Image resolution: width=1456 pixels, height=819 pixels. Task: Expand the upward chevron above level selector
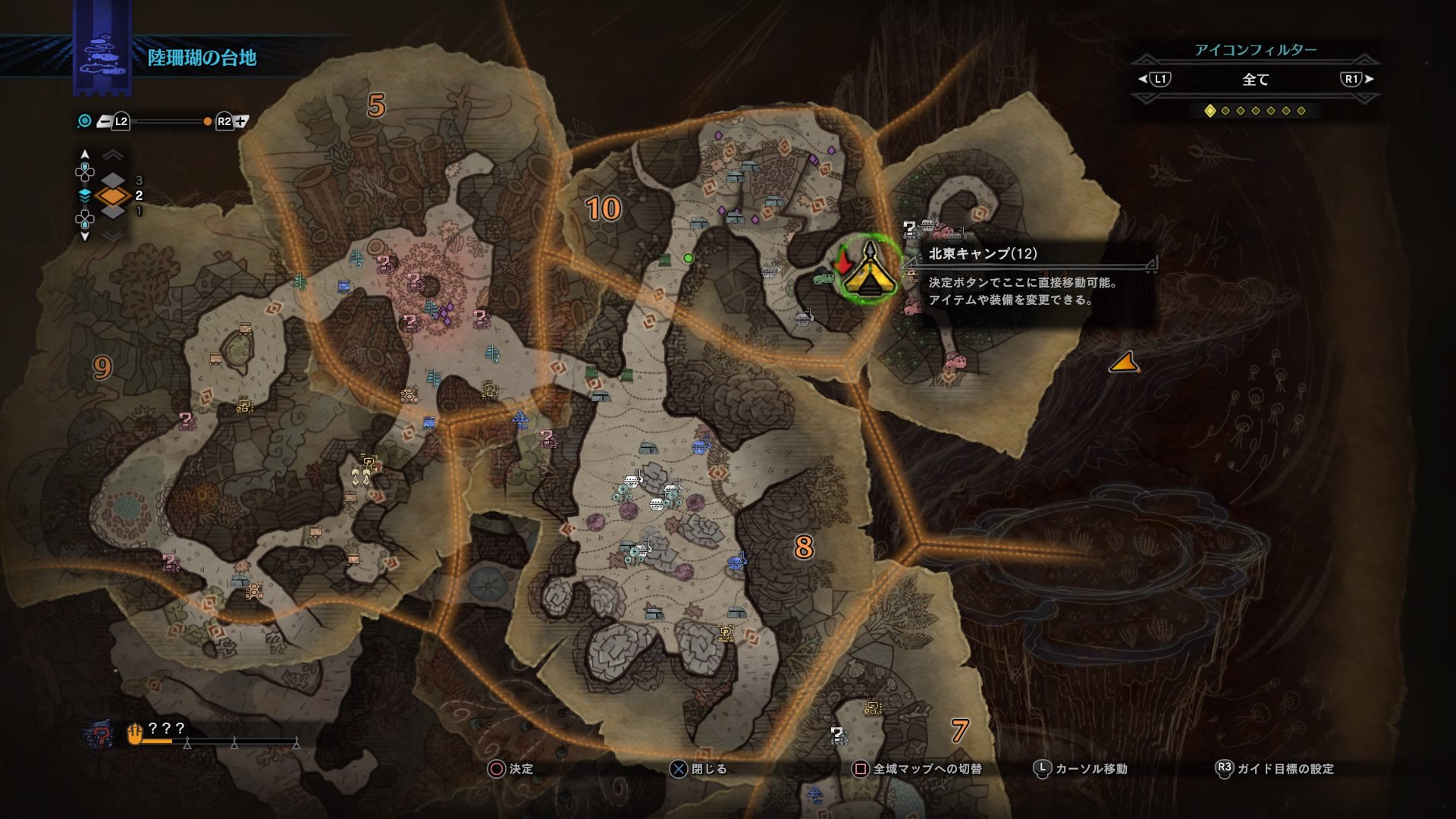[114, 154]
